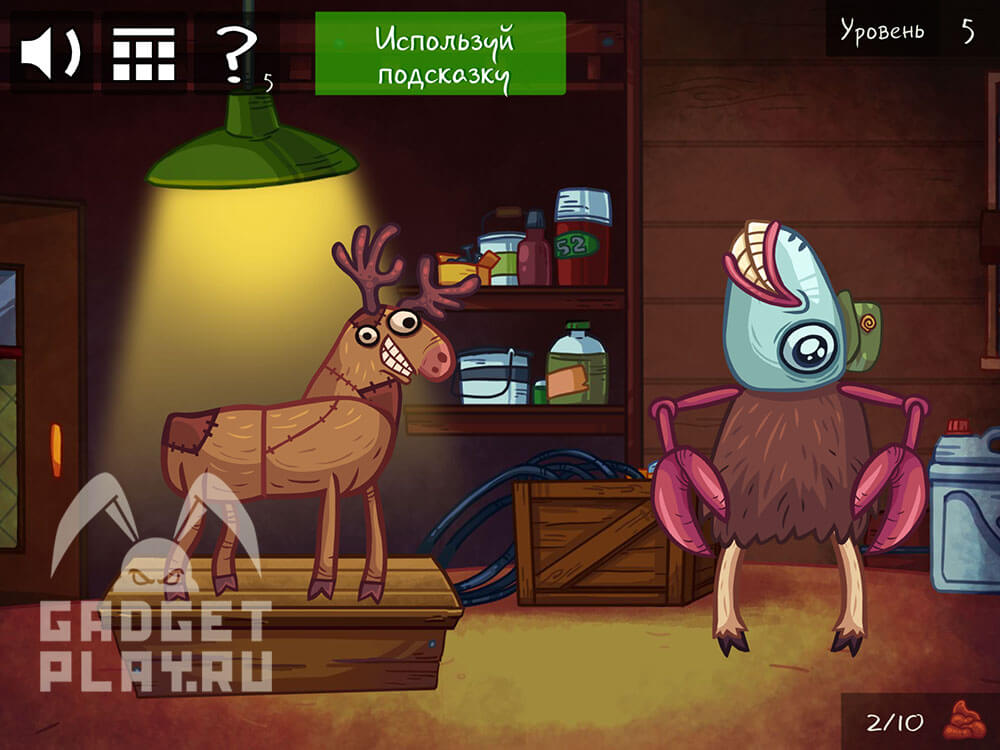This screenshot has height=750, width=1000.
Task: Open the level select grid menu
Action: pyautogui.click(x=142, y=52)
